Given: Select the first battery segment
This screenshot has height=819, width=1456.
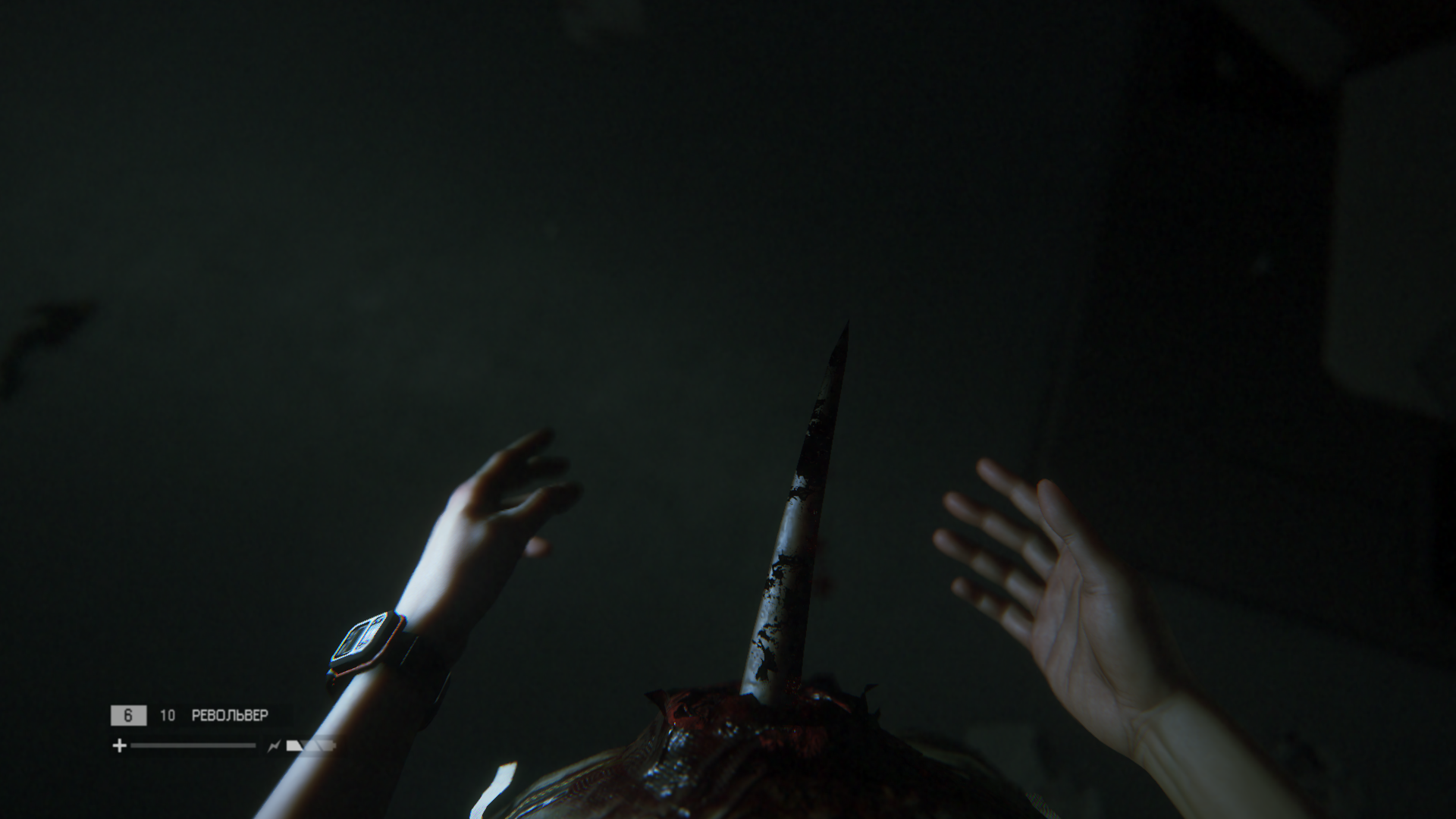Looking at the screenshot, I should point(295,746).
